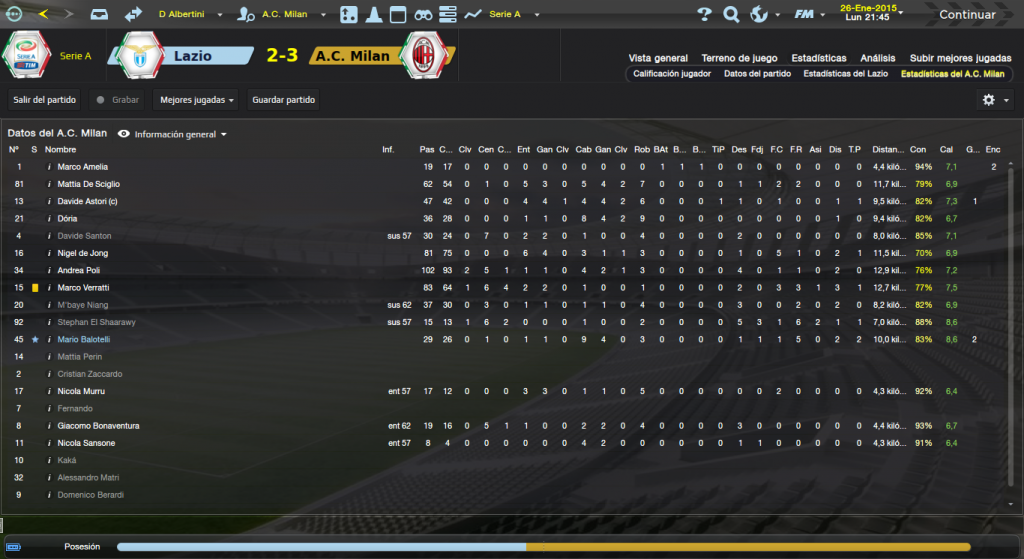Show the Estadísticas tab
This screenshot has width=1024, height=559.
click(x=818, y=58)
